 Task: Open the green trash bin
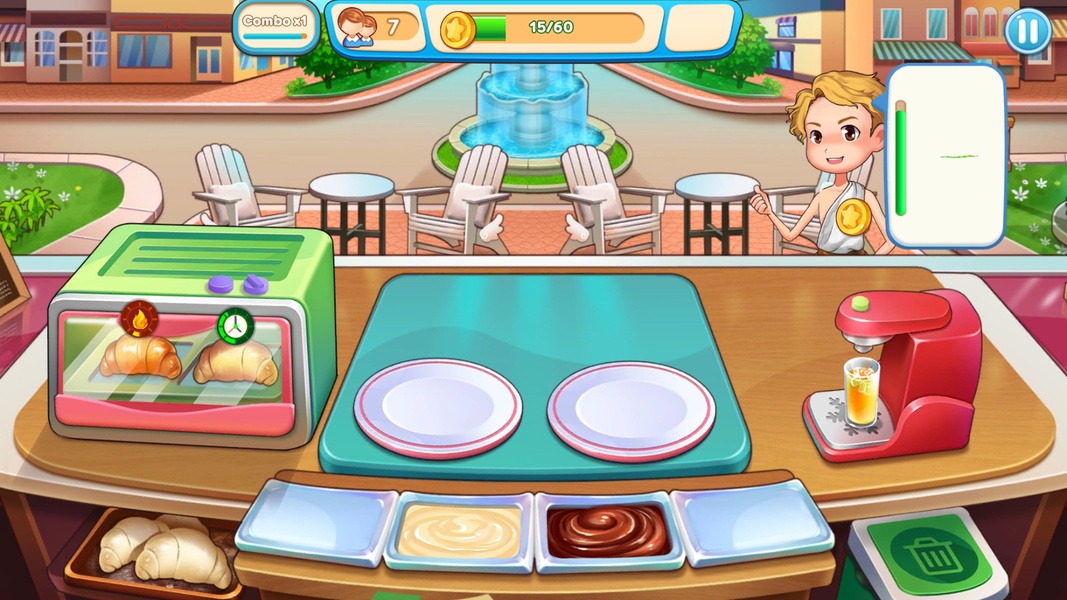pyautogui.click(x=929, y=554)
